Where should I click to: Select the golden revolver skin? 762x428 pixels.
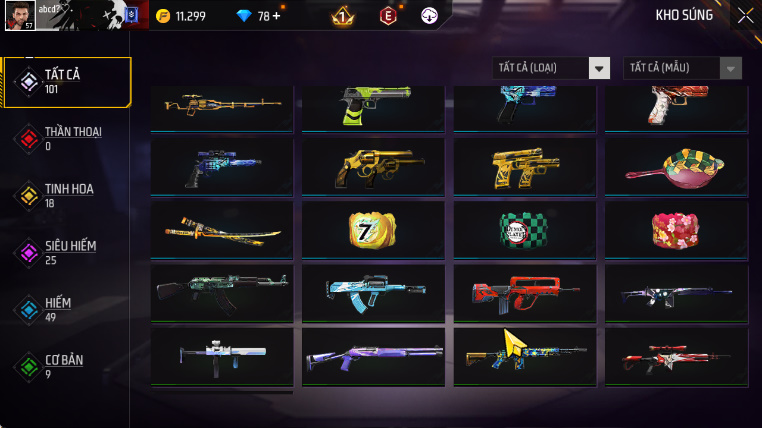(373, 166)
